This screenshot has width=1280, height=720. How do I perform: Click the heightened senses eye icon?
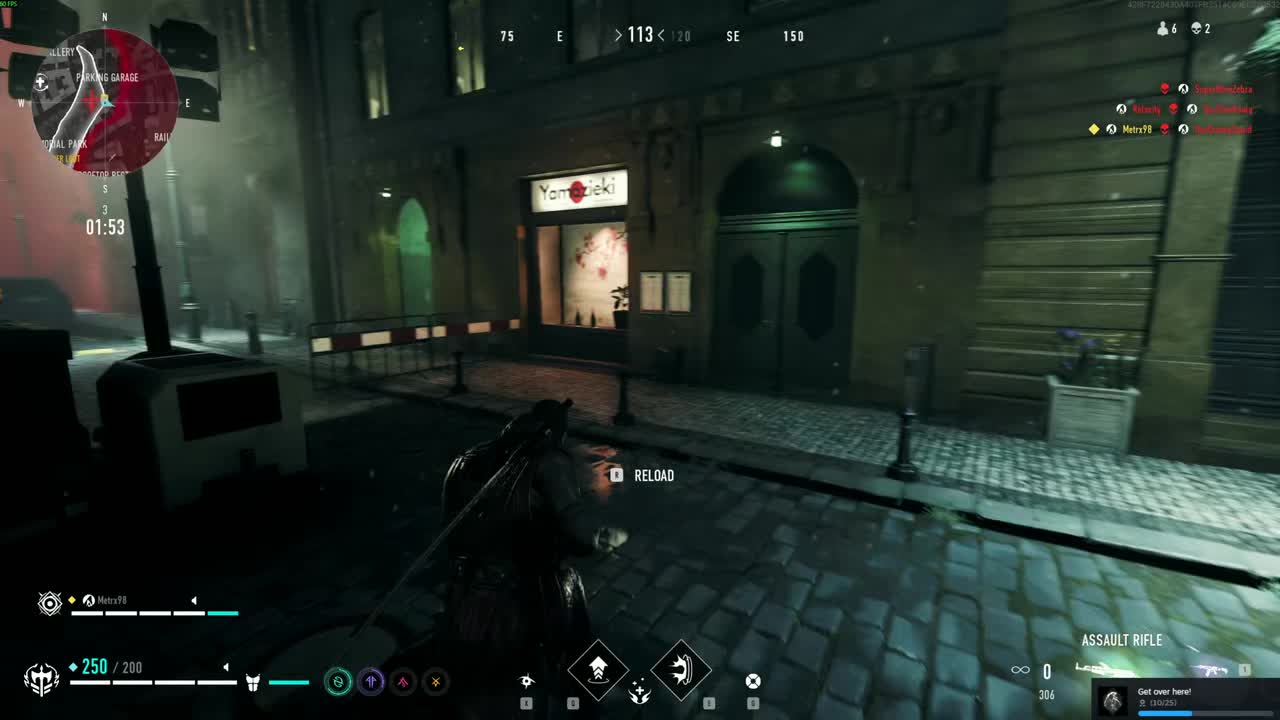tap(526, 681)
